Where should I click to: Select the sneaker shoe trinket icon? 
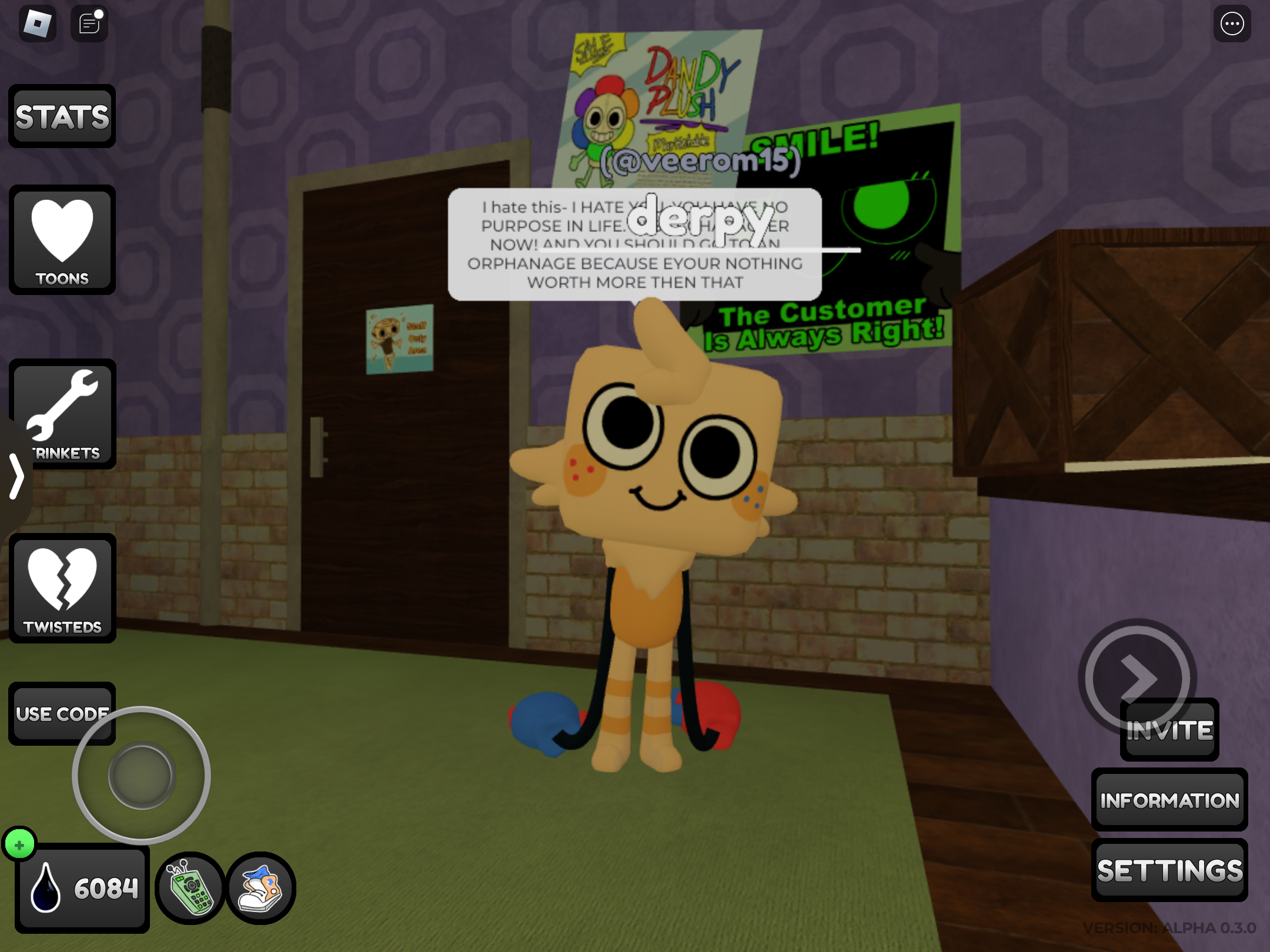point(260,888)
